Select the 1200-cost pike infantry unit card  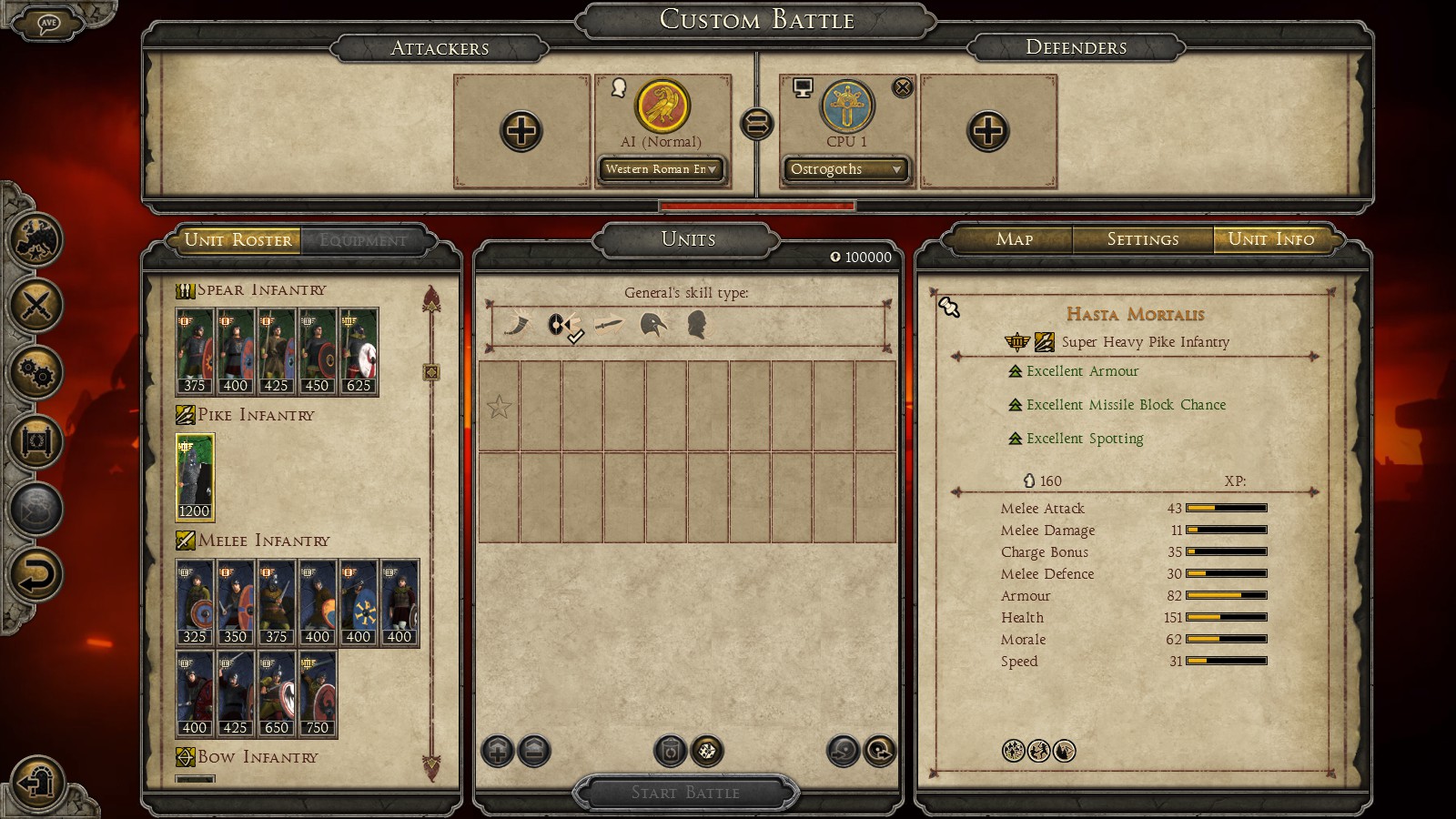click(x=195, y=477)
